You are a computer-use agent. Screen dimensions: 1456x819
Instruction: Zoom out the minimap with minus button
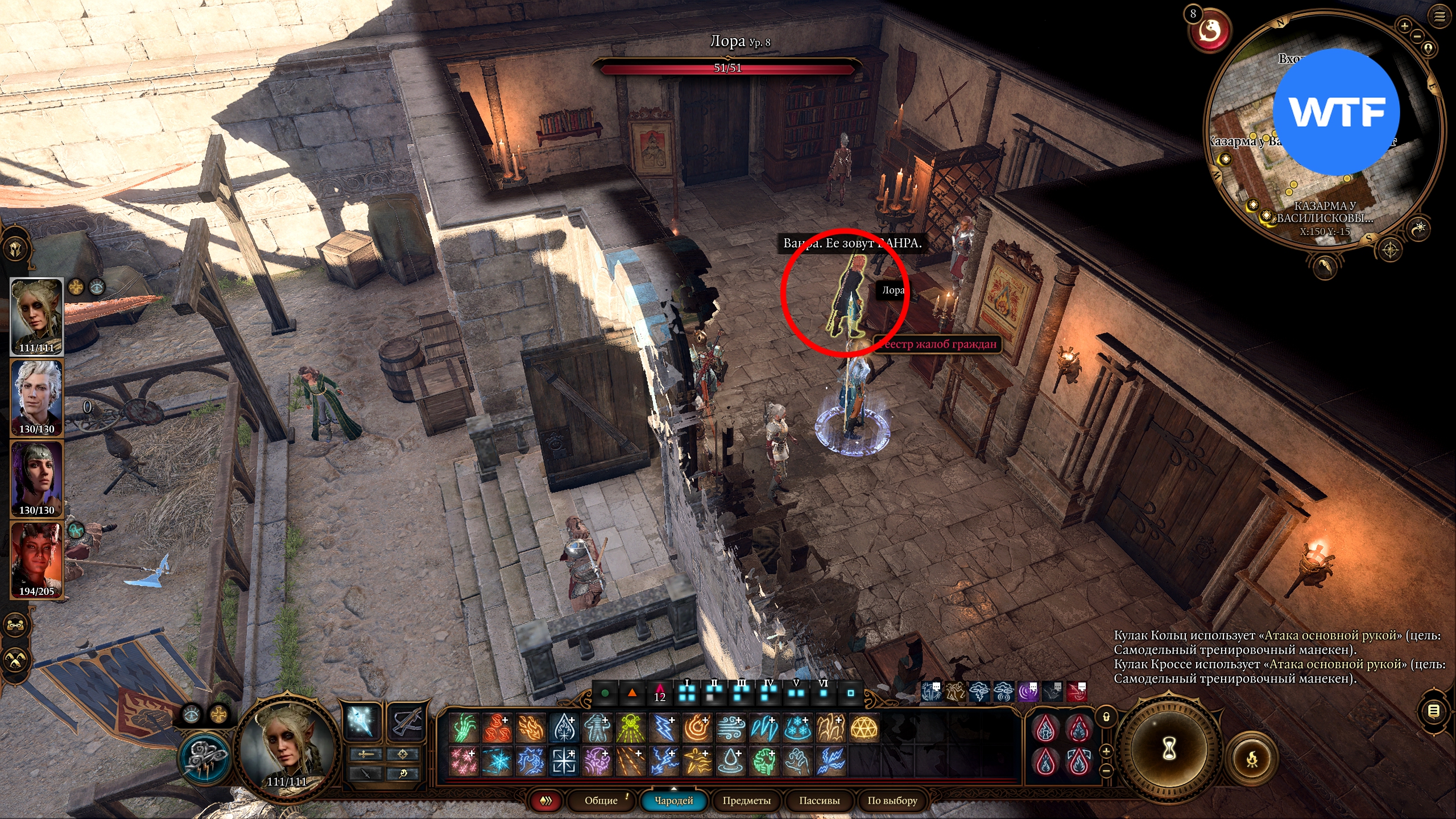[1417, 36]
